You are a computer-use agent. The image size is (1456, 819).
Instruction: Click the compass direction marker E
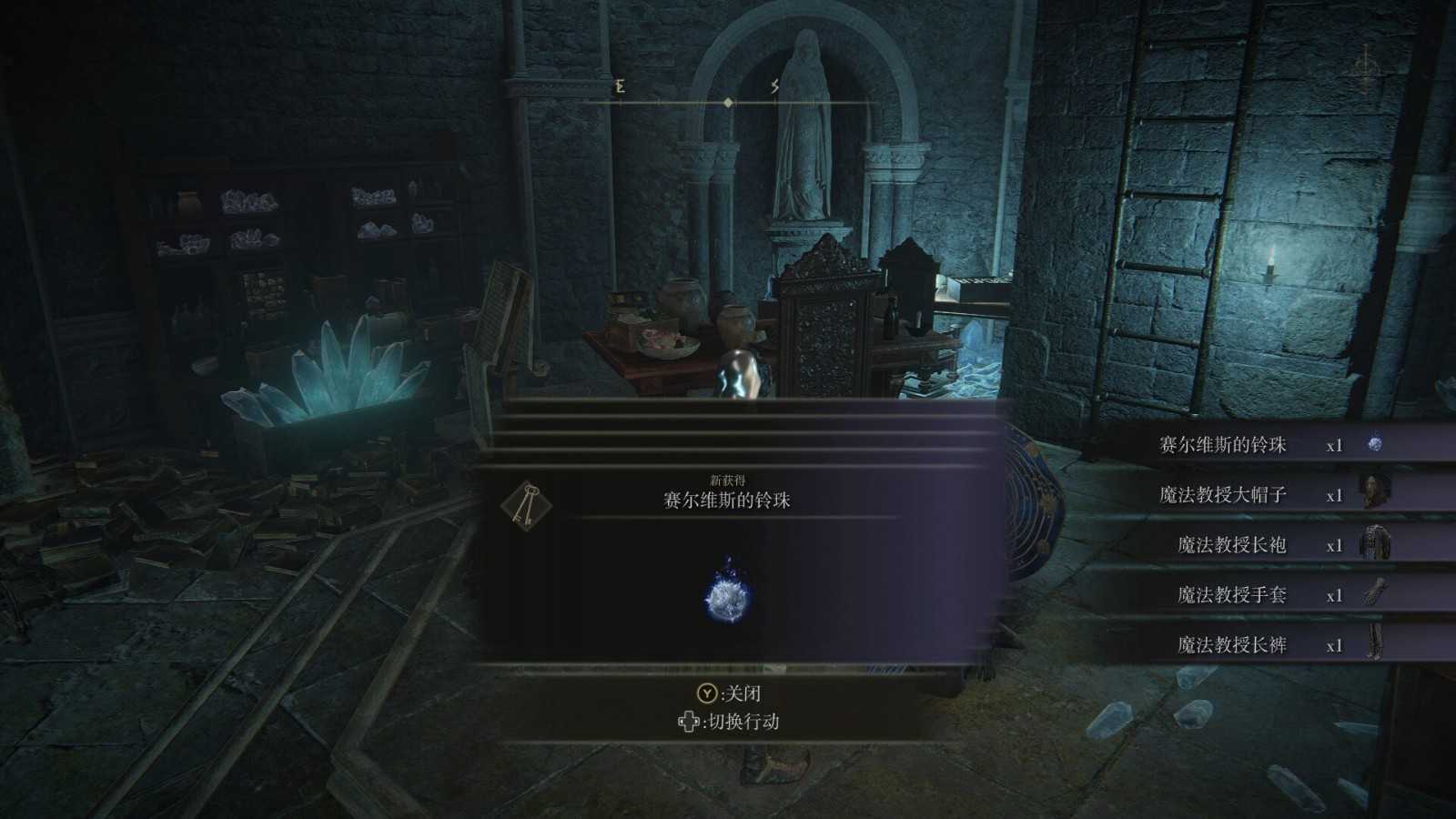point(618,86)
